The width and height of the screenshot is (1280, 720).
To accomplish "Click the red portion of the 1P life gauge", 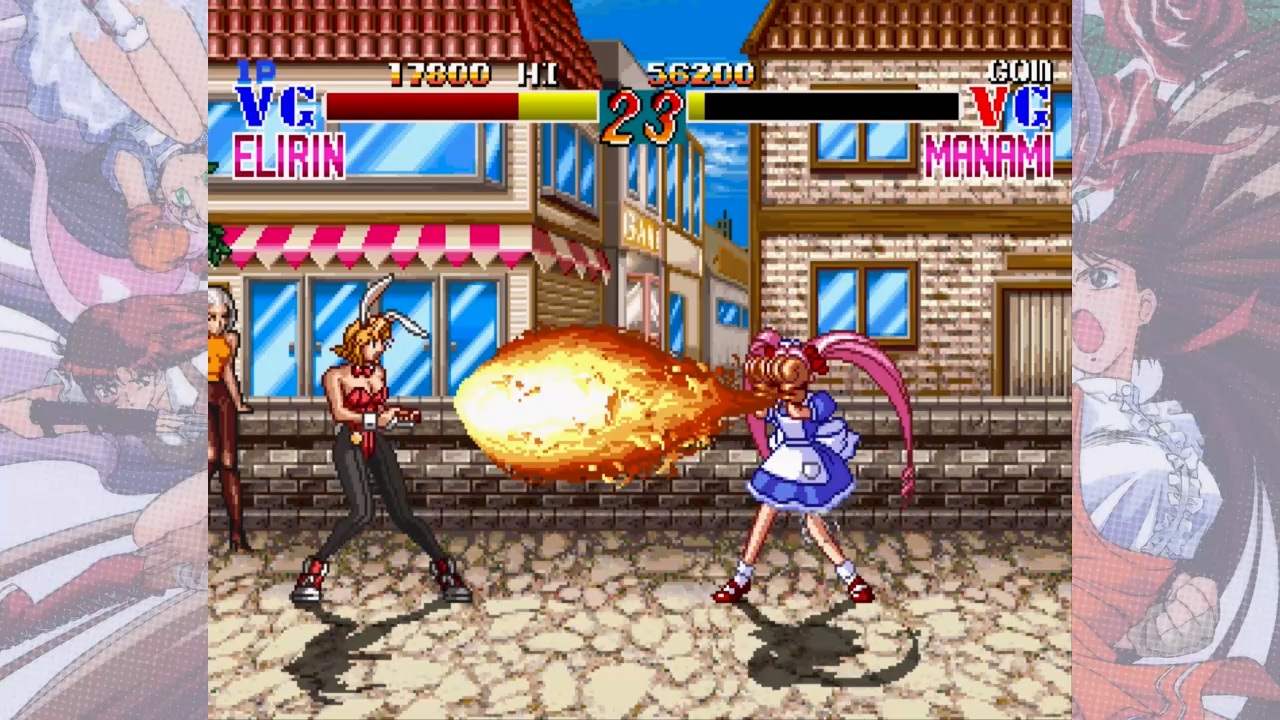I will pos(420,106).
